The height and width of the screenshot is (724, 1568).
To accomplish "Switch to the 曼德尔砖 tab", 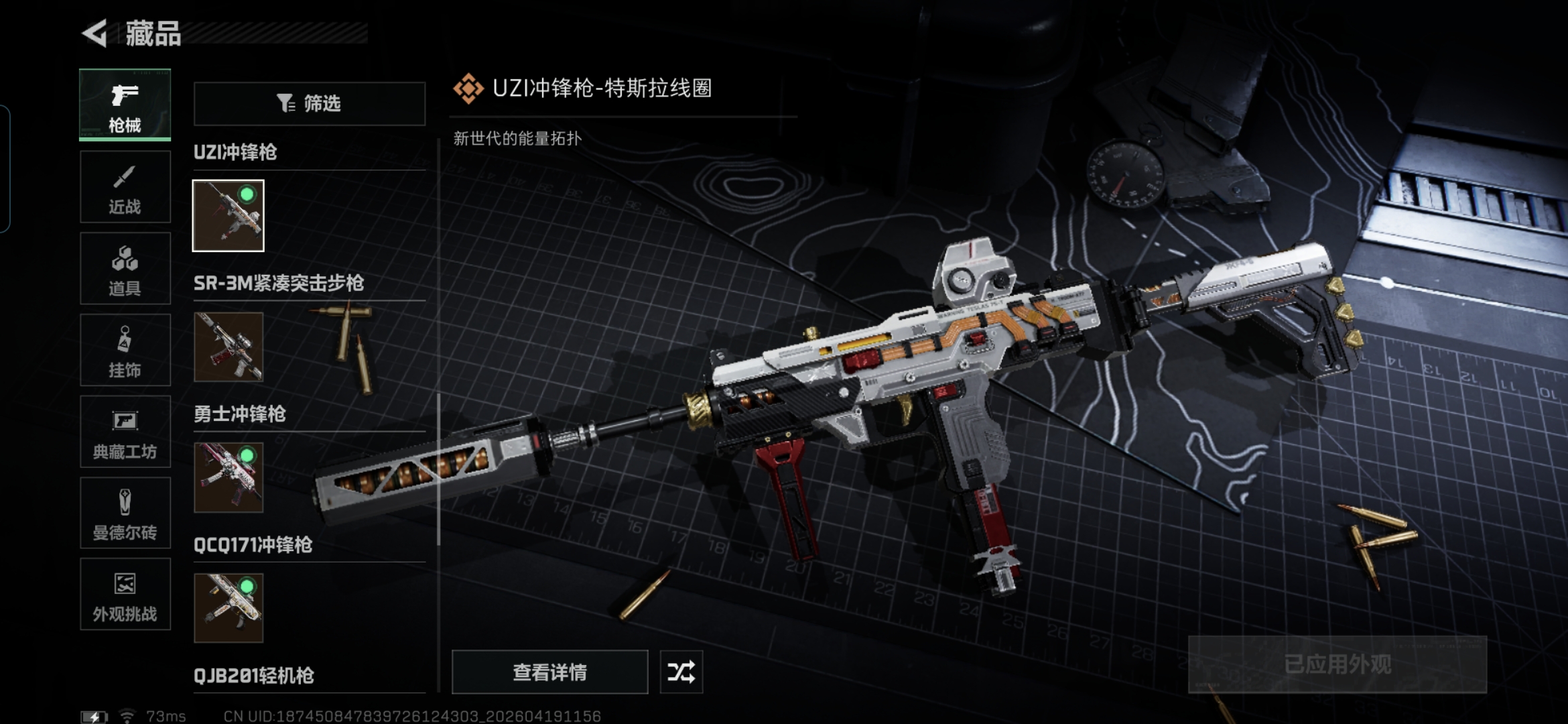I will [x=125, y=514].
